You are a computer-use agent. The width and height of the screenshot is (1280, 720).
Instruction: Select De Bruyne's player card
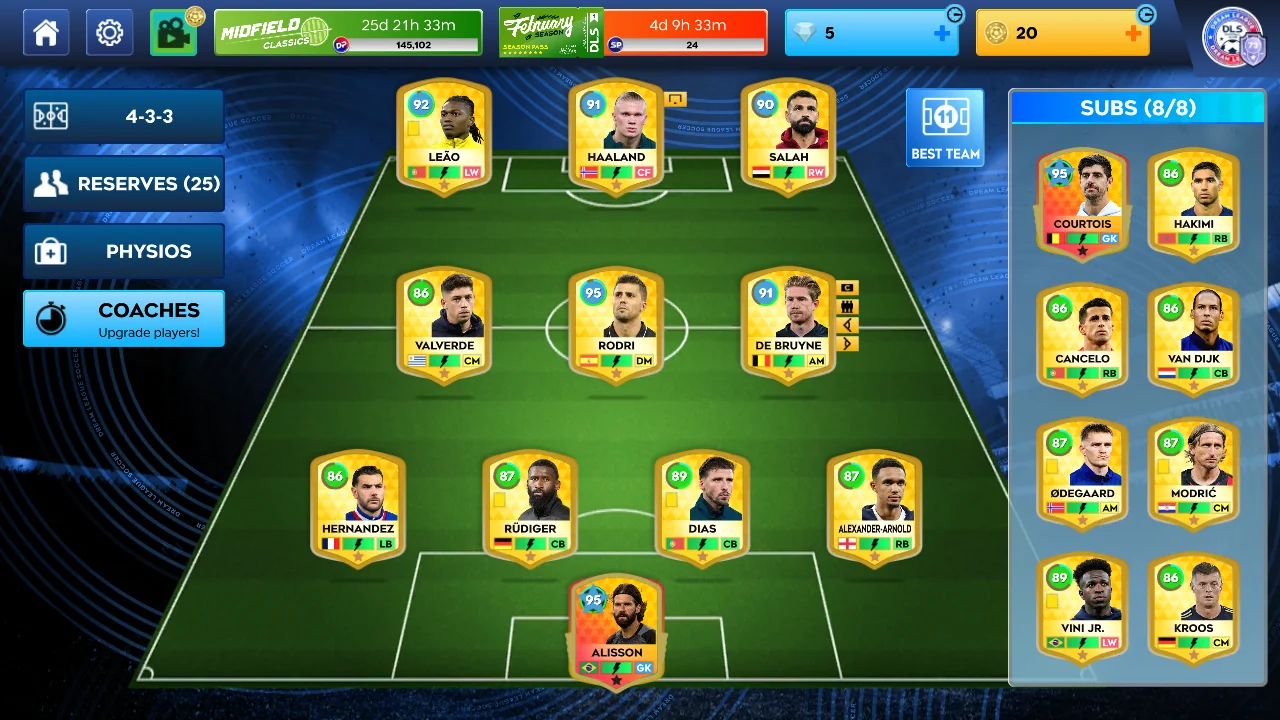pos(788,324)
